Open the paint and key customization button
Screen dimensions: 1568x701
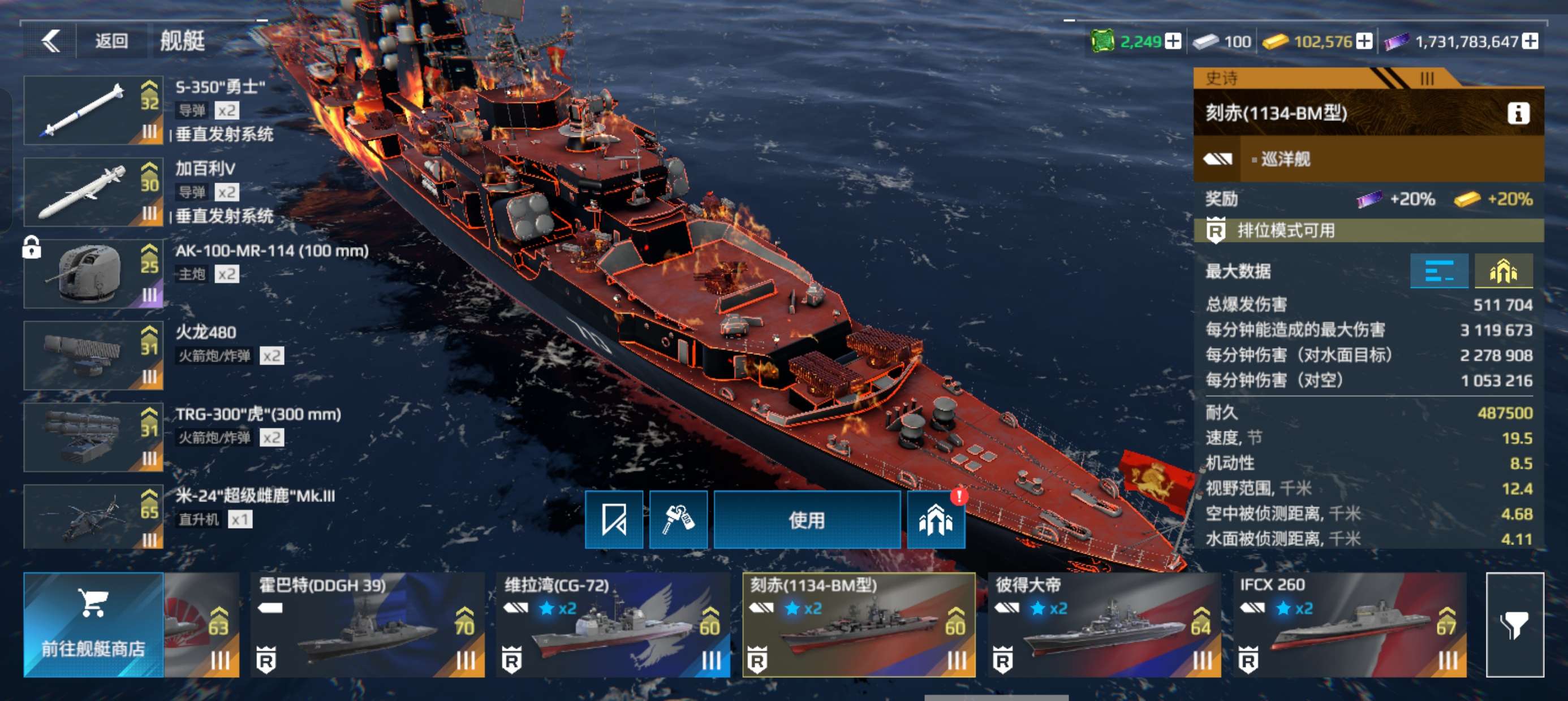pos(678,520)
